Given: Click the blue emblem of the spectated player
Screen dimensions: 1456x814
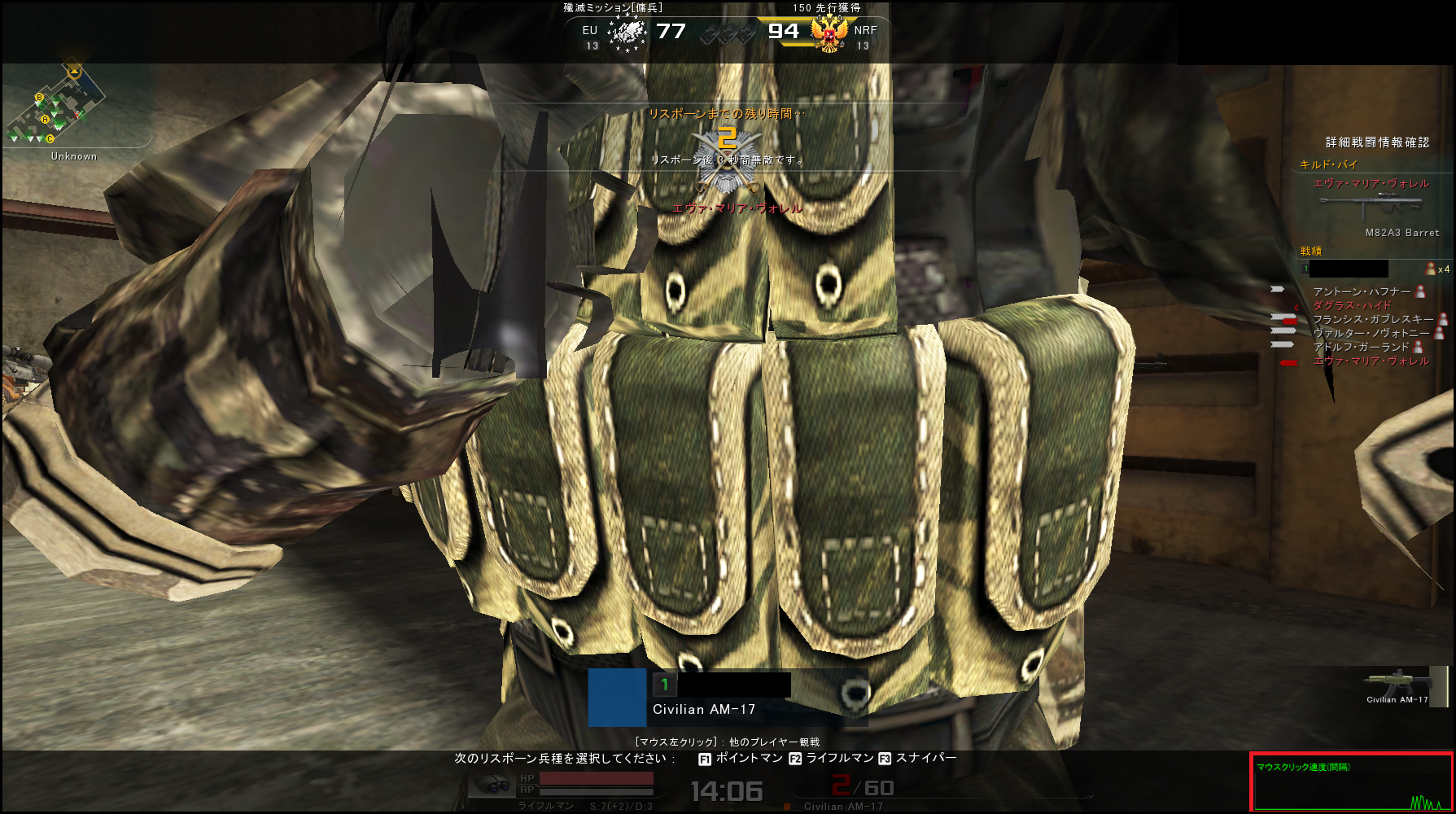Looking at the screenshot, I should pos(617,698).
